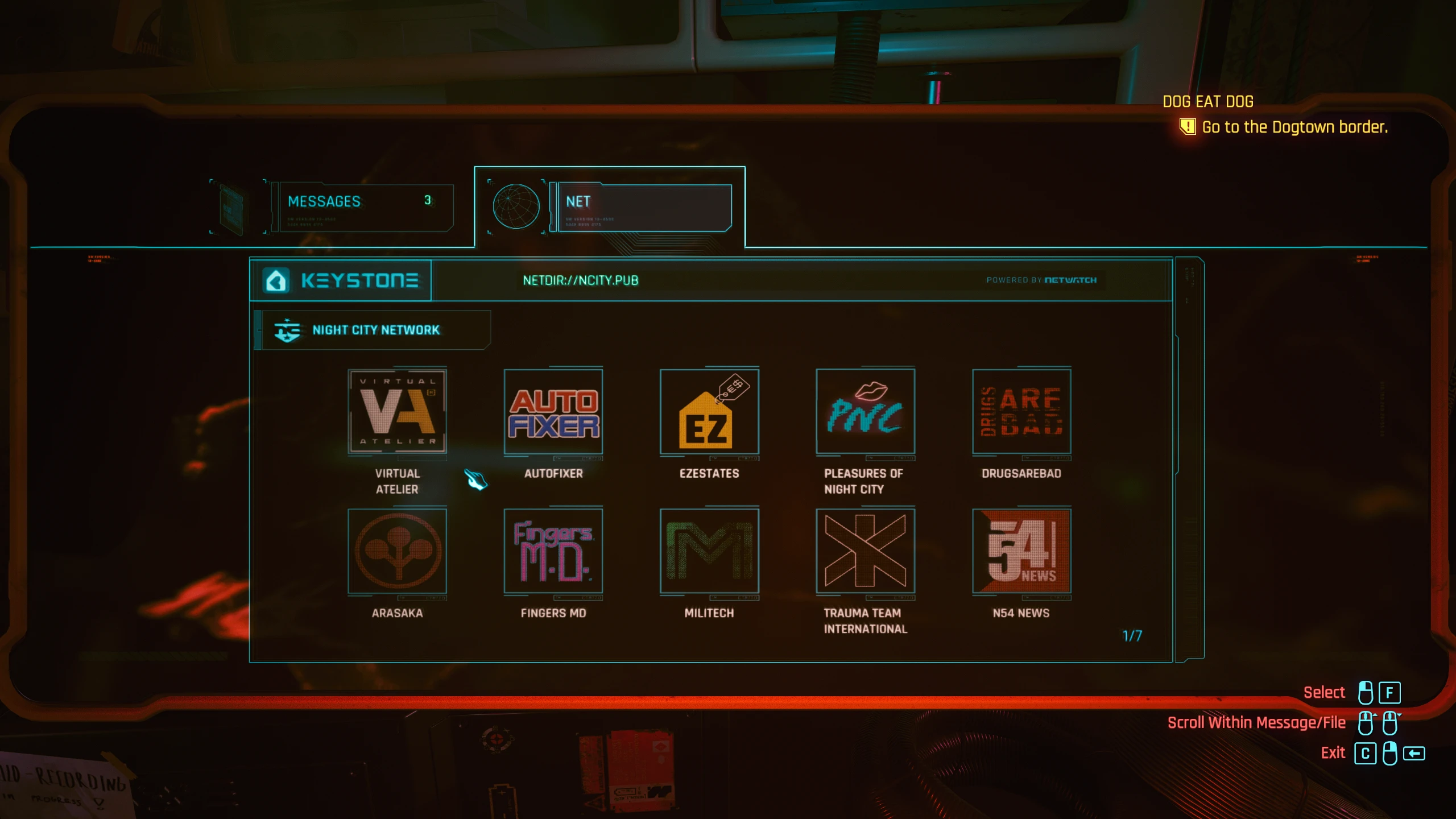Click the Keystone home icon
This screenshot has width=1456, height=819.
point(277,280)
